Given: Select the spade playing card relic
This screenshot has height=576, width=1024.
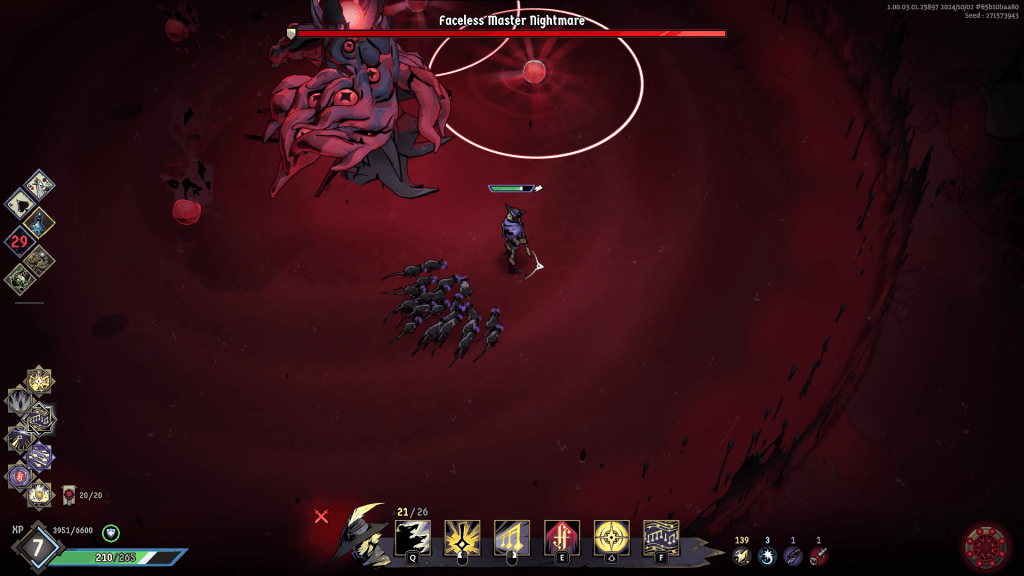Looking at the screenshot, I should tap(20, 203).
